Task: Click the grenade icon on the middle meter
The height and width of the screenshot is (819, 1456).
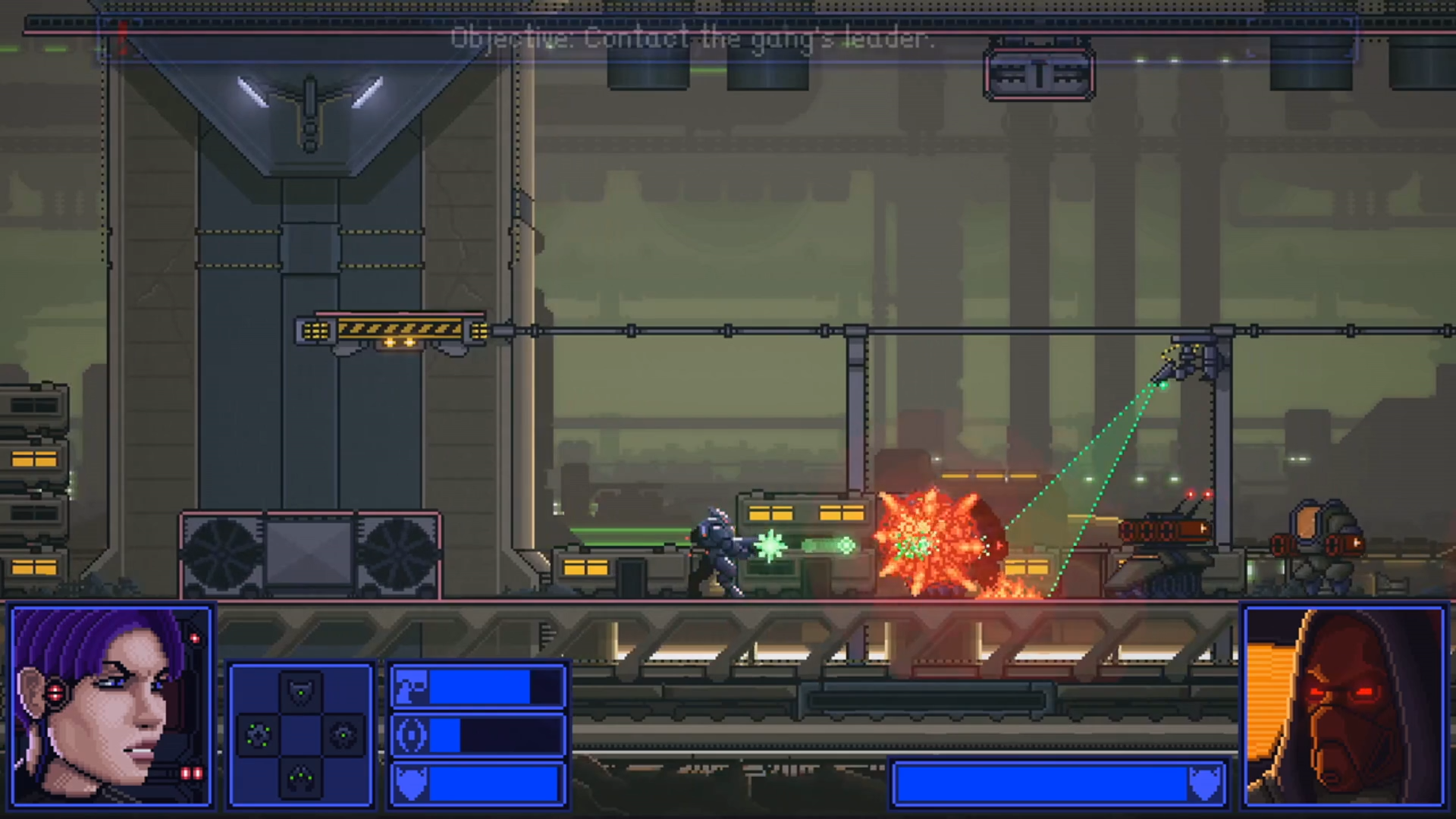Action: click(411, 734)
